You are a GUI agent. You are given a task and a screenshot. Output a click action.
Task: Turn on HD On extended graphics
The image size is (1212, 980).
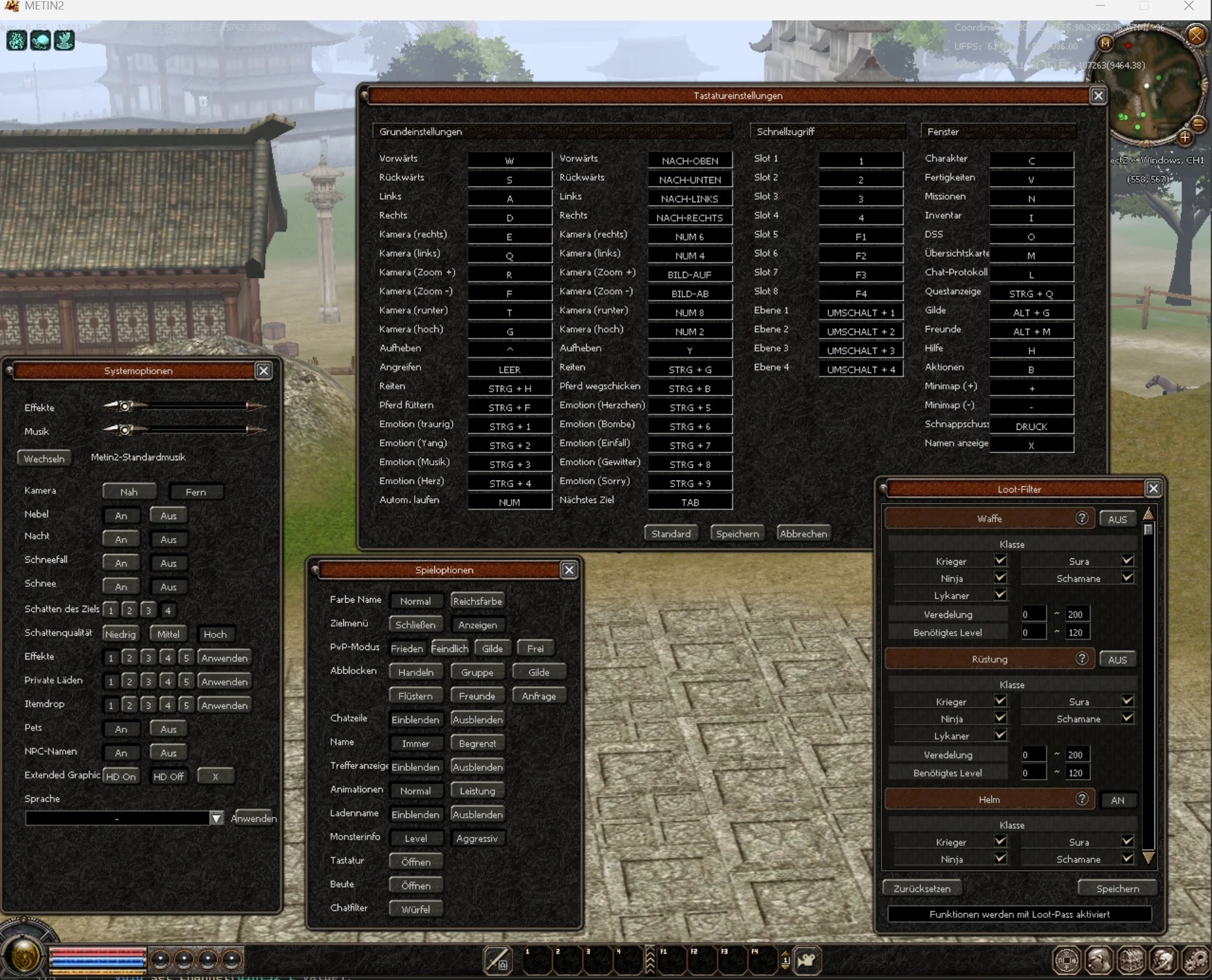tap(121, 776)
